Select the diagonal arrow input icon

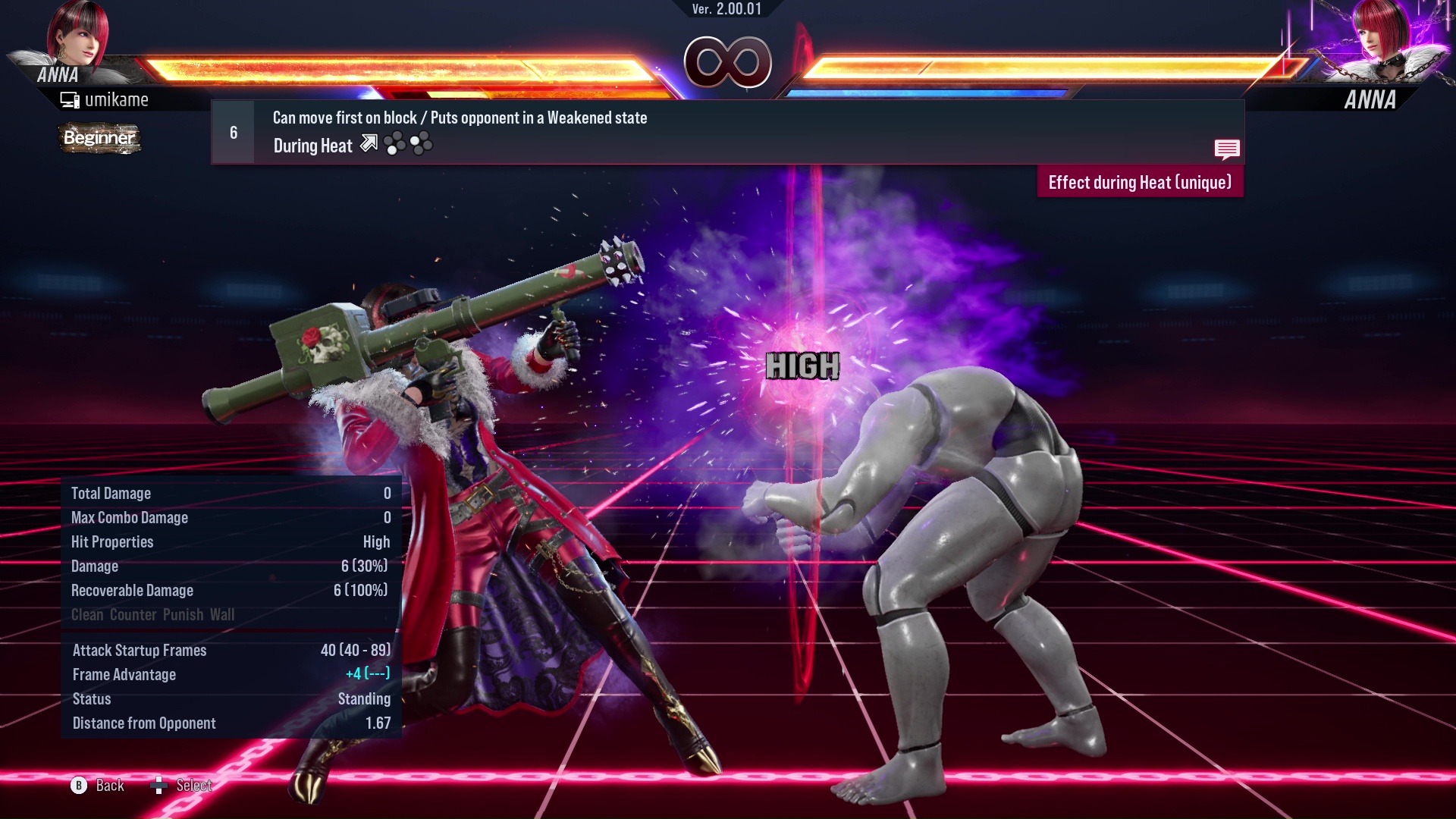click(369, 143)
